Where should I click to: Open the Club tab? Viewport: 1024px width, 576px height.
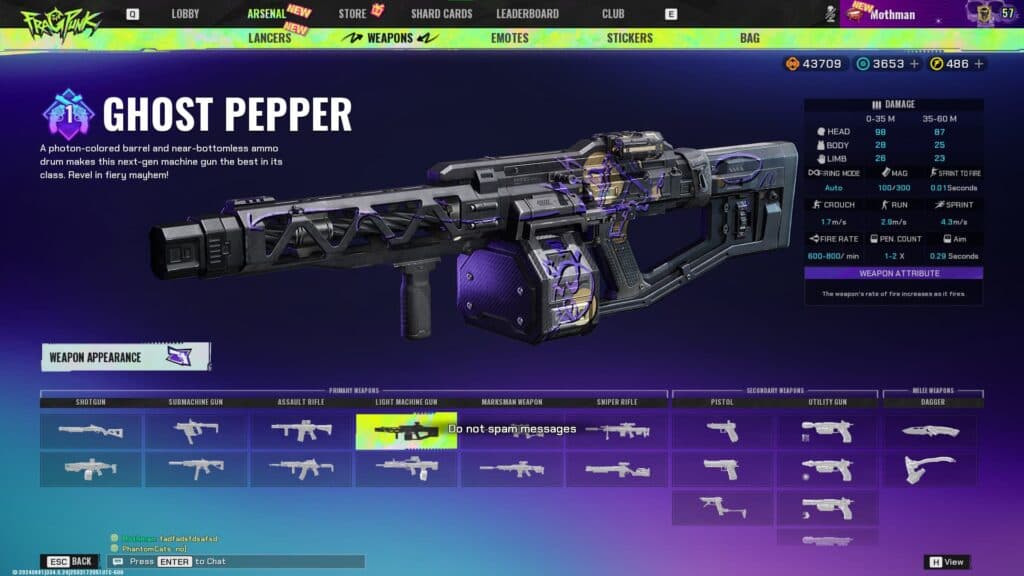[613, 14]
